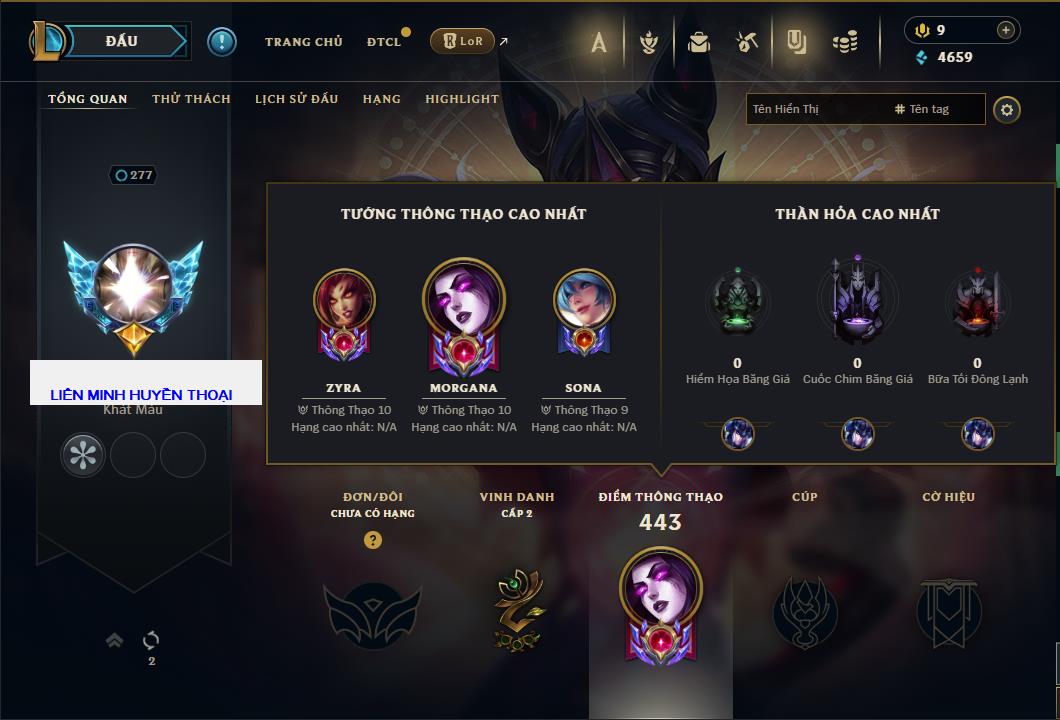Open profile settings gear icon
This screenshot has height=720, width=1060.
click(x=1007, y=109)
